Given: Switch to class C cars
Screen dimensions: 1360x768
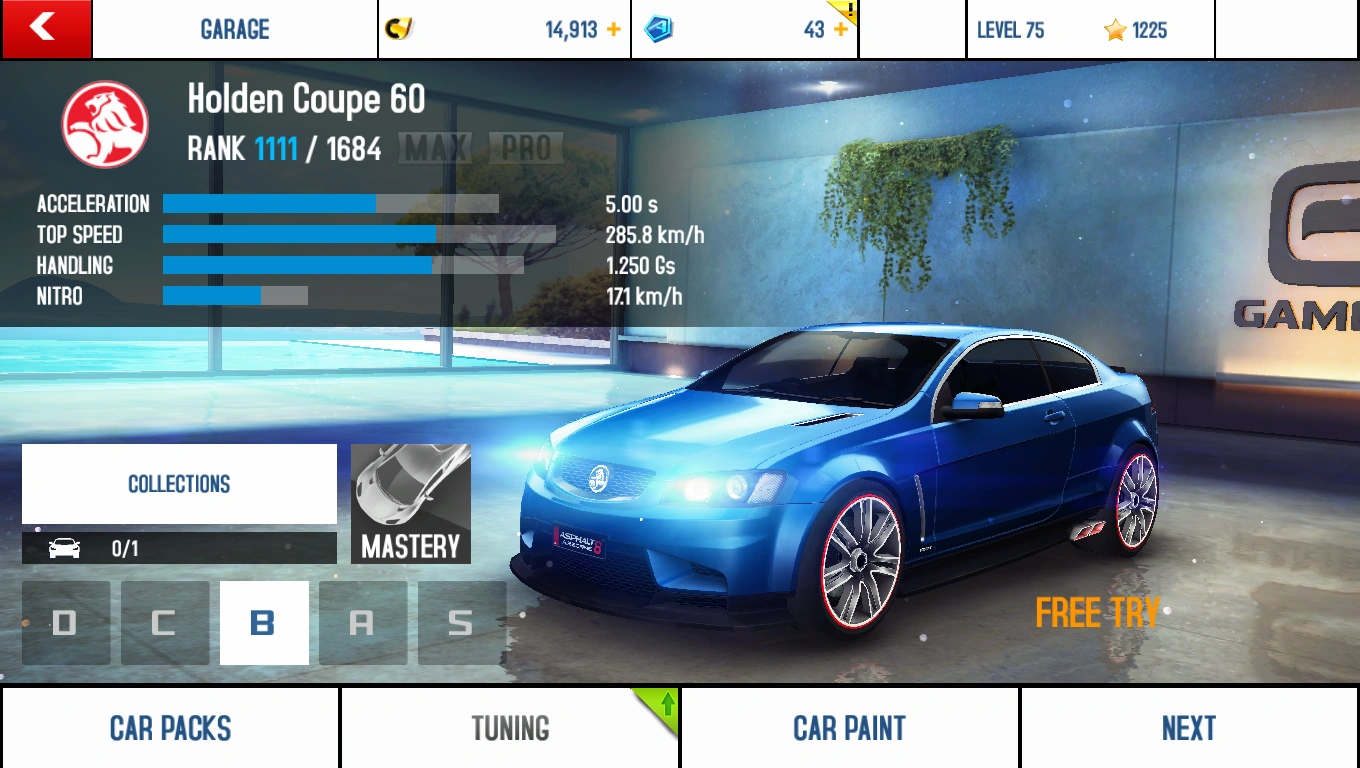Looking at the screenshot, I should 165,623.
